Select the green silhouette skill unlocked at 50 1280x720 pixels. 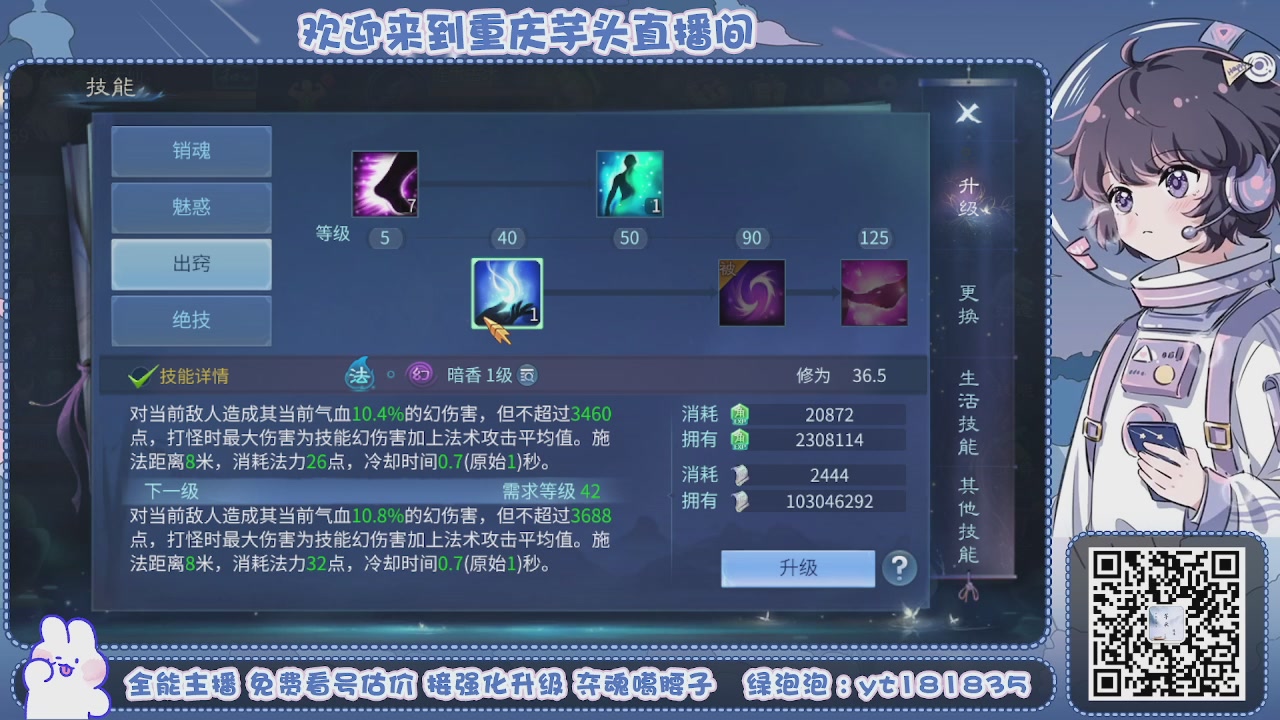(630, 183)
